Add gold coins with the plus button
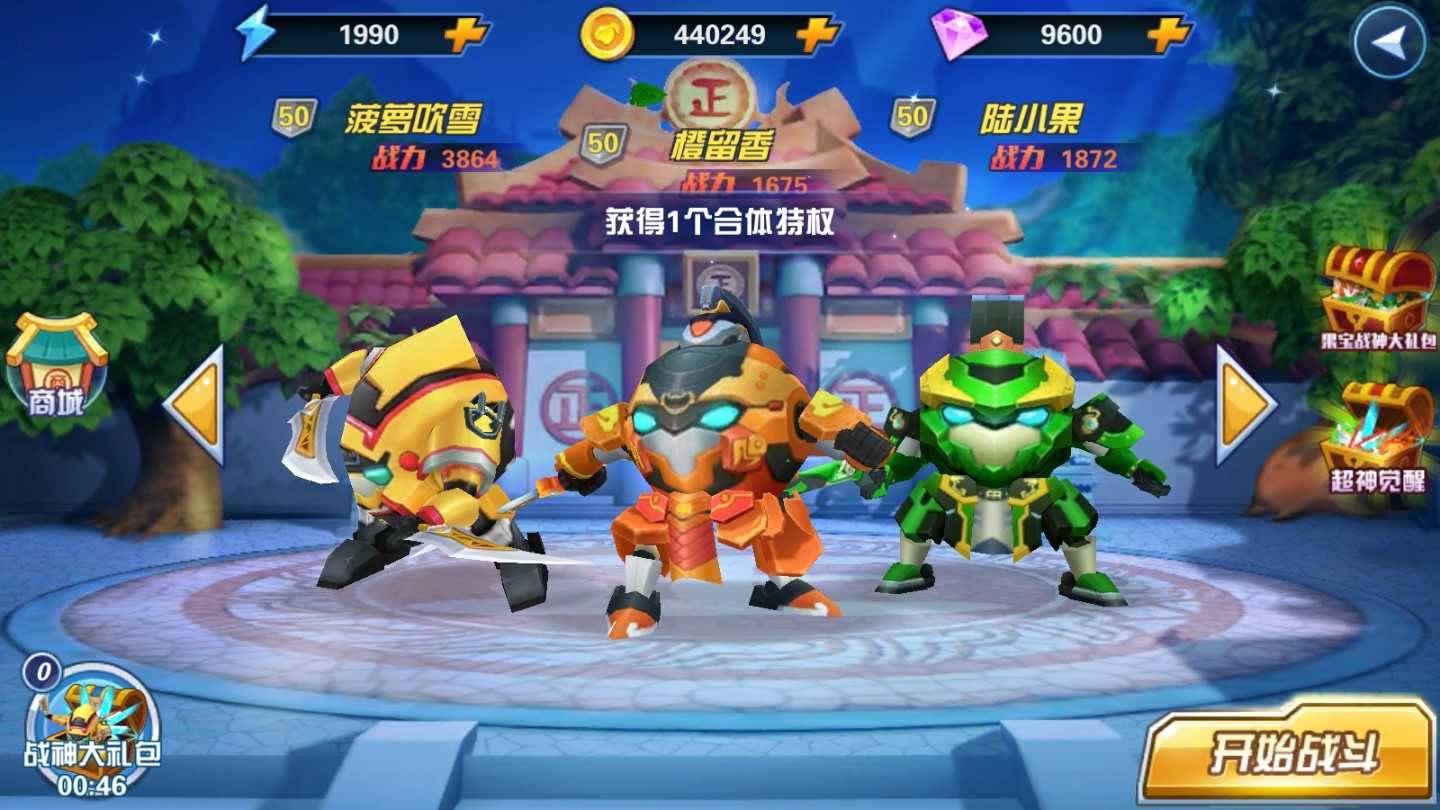 point(816,35)
